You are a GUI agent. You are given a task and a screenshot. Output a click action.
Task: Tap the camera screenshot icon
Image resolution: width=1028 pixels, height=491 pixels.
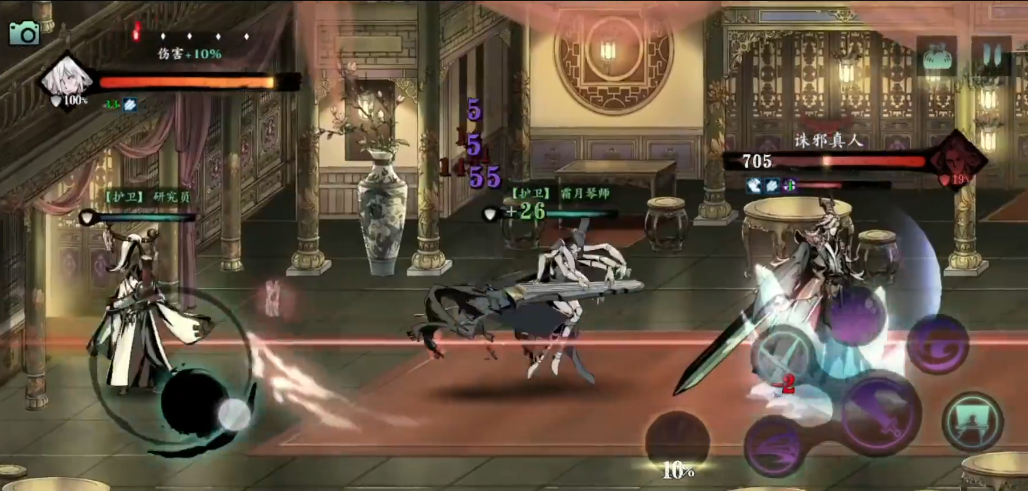tap(23, 32)
